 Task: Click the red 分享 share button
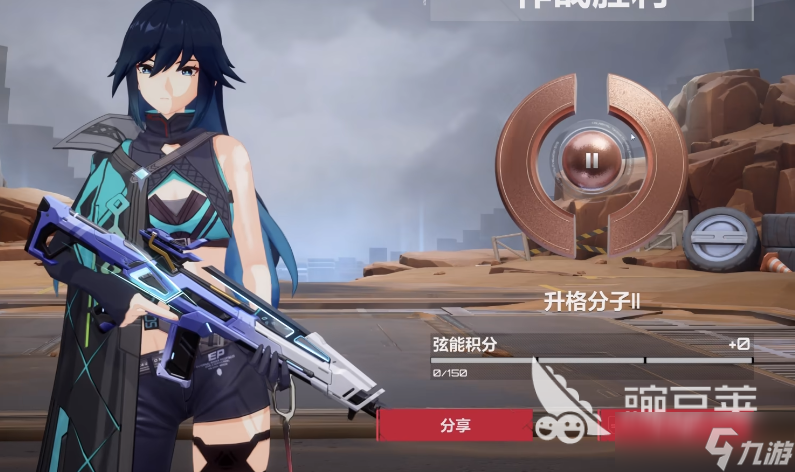click(x=455, y=425)
